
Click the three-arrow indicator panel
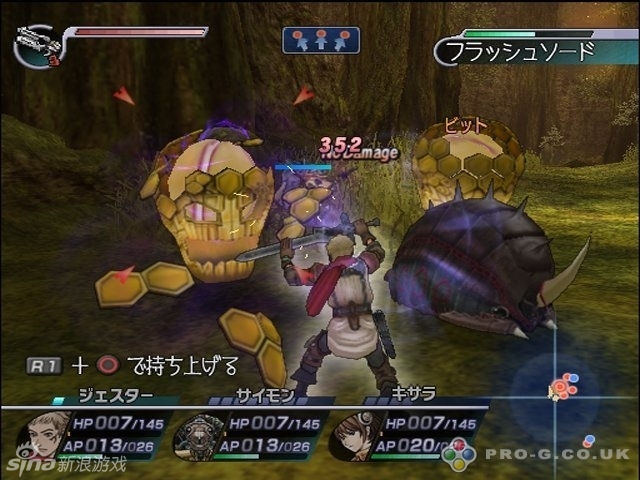(x=321, y=40)
